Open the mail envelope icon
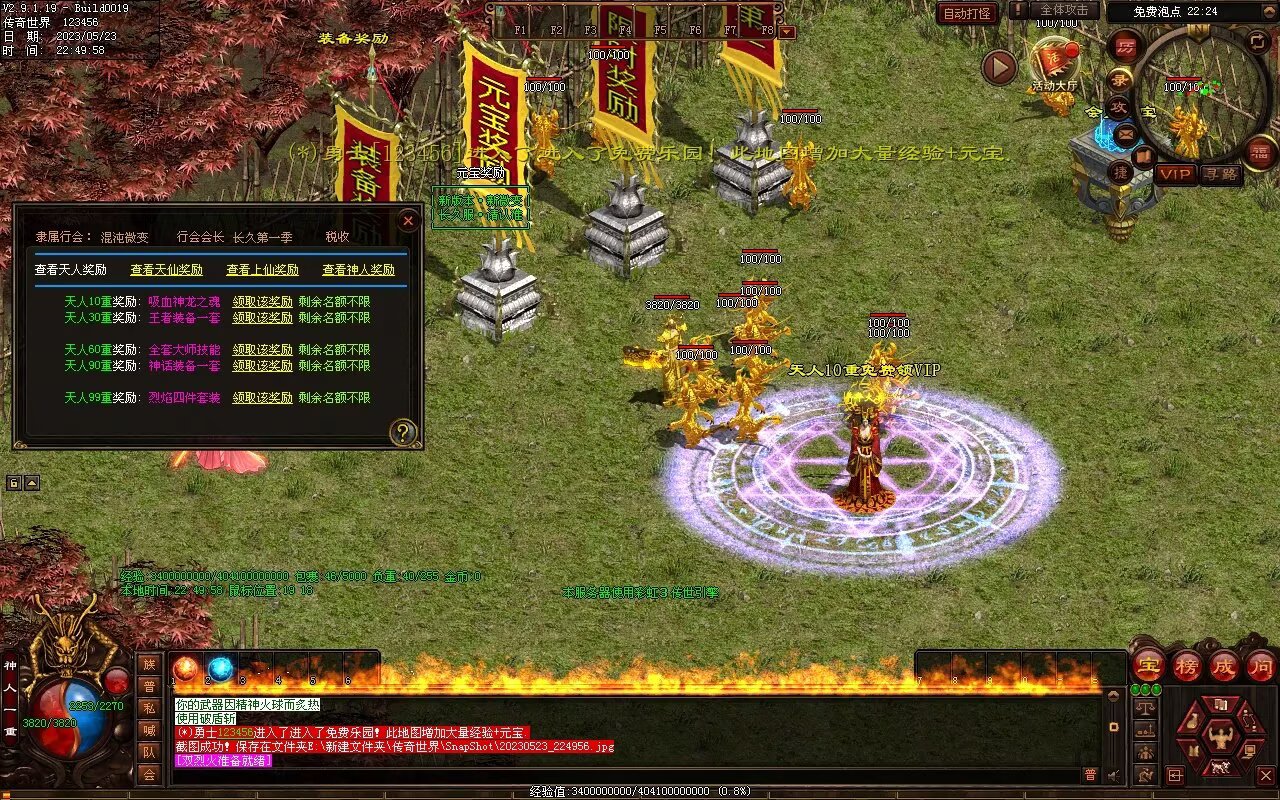1280x800 pixels. [x=1126, y=133]
